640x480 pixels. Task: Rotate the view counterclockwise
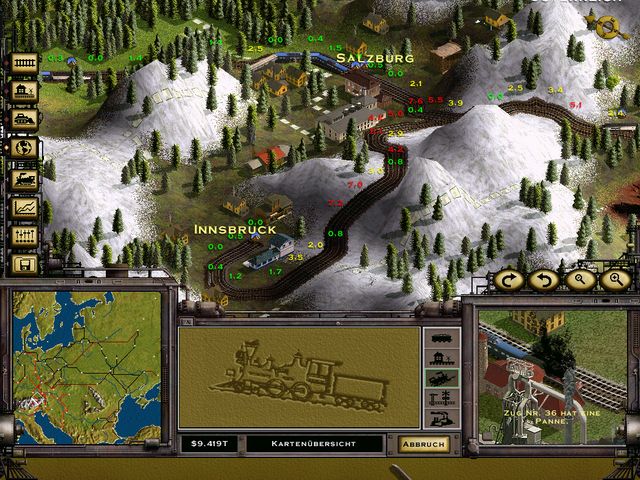click(544, 279)
